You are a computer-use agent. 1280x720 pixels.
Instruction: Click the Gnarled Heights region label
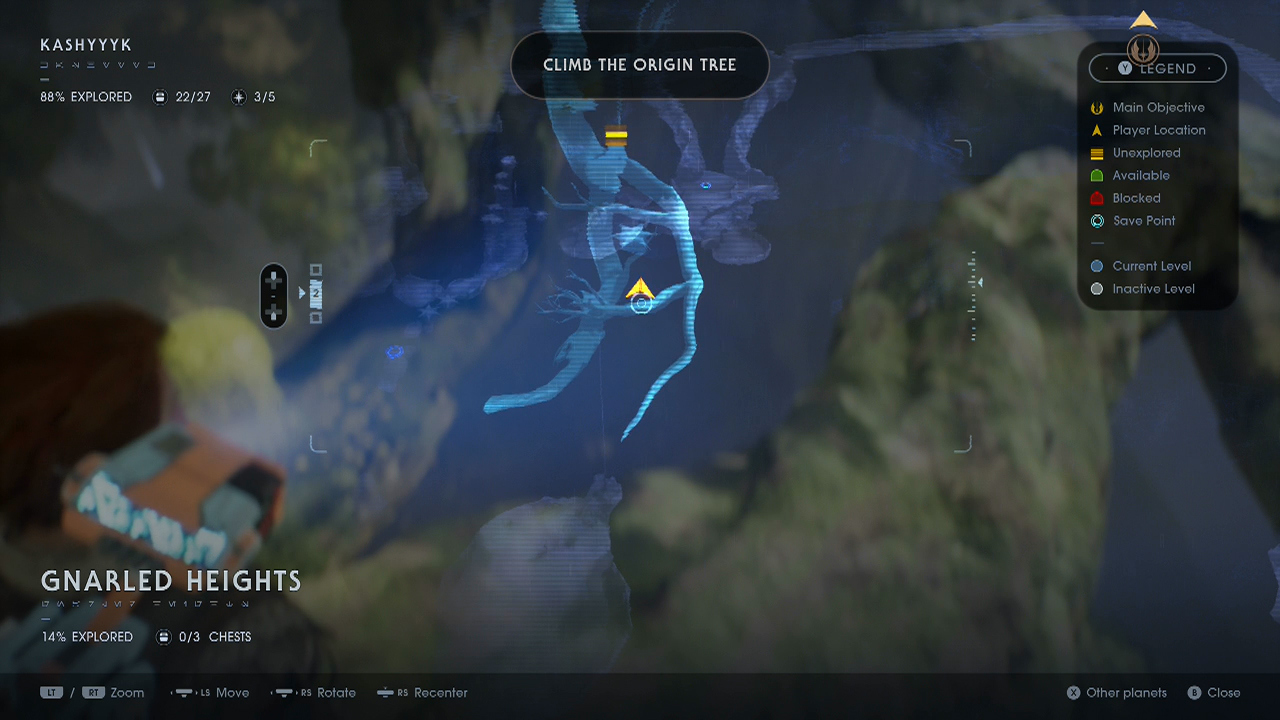pos(170,581)
